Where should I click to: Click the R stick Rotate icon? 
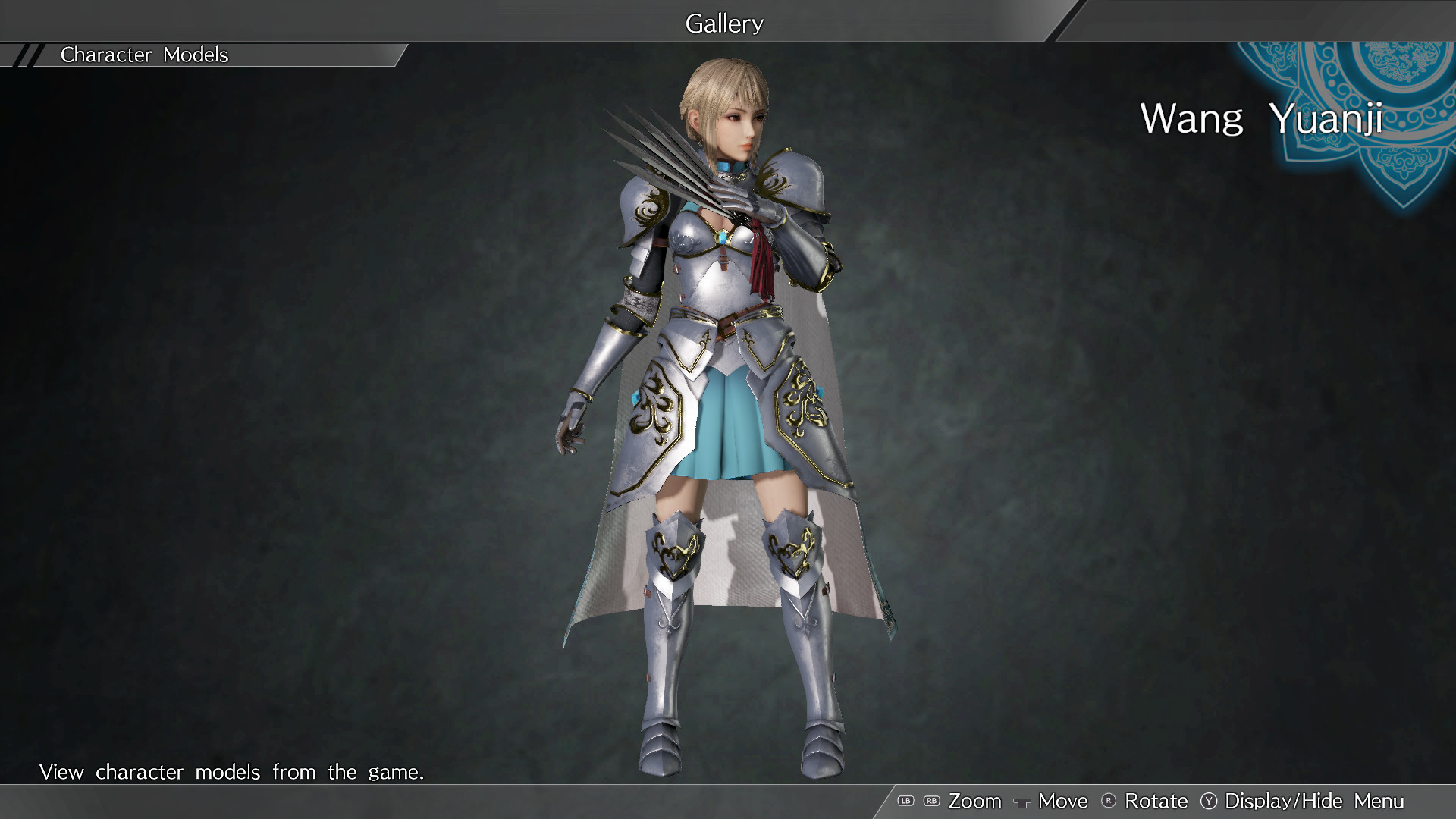(x=1108, y=801)
